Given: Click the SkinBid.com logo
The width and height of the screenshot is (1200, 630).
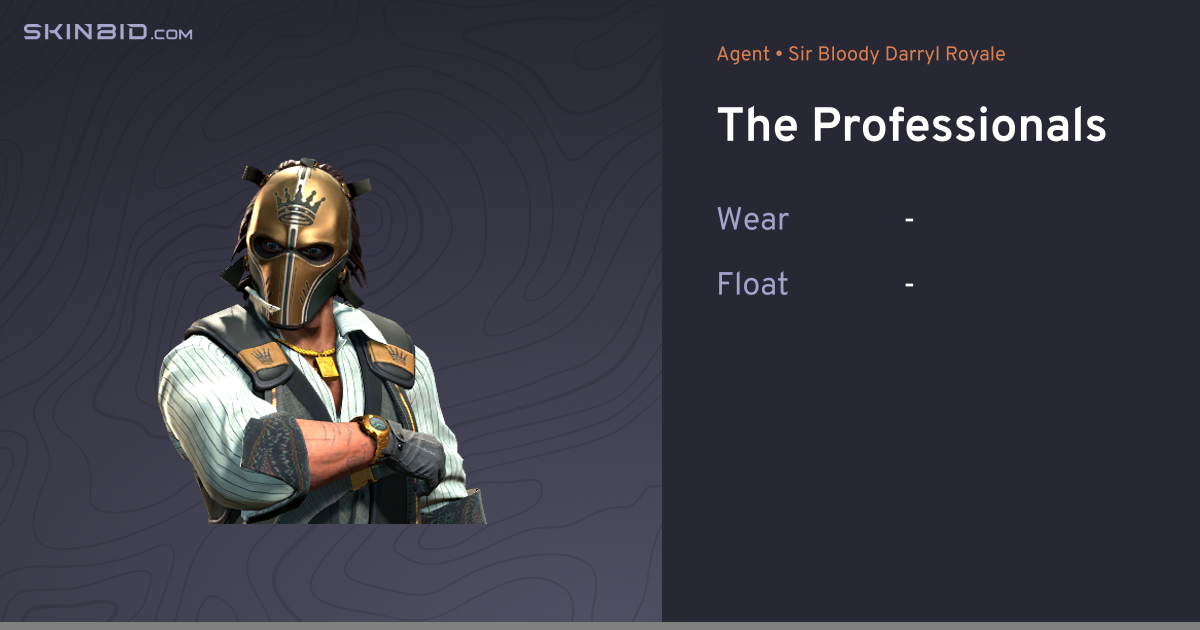Looking at the screenshot, I should [x=108, y=32].
